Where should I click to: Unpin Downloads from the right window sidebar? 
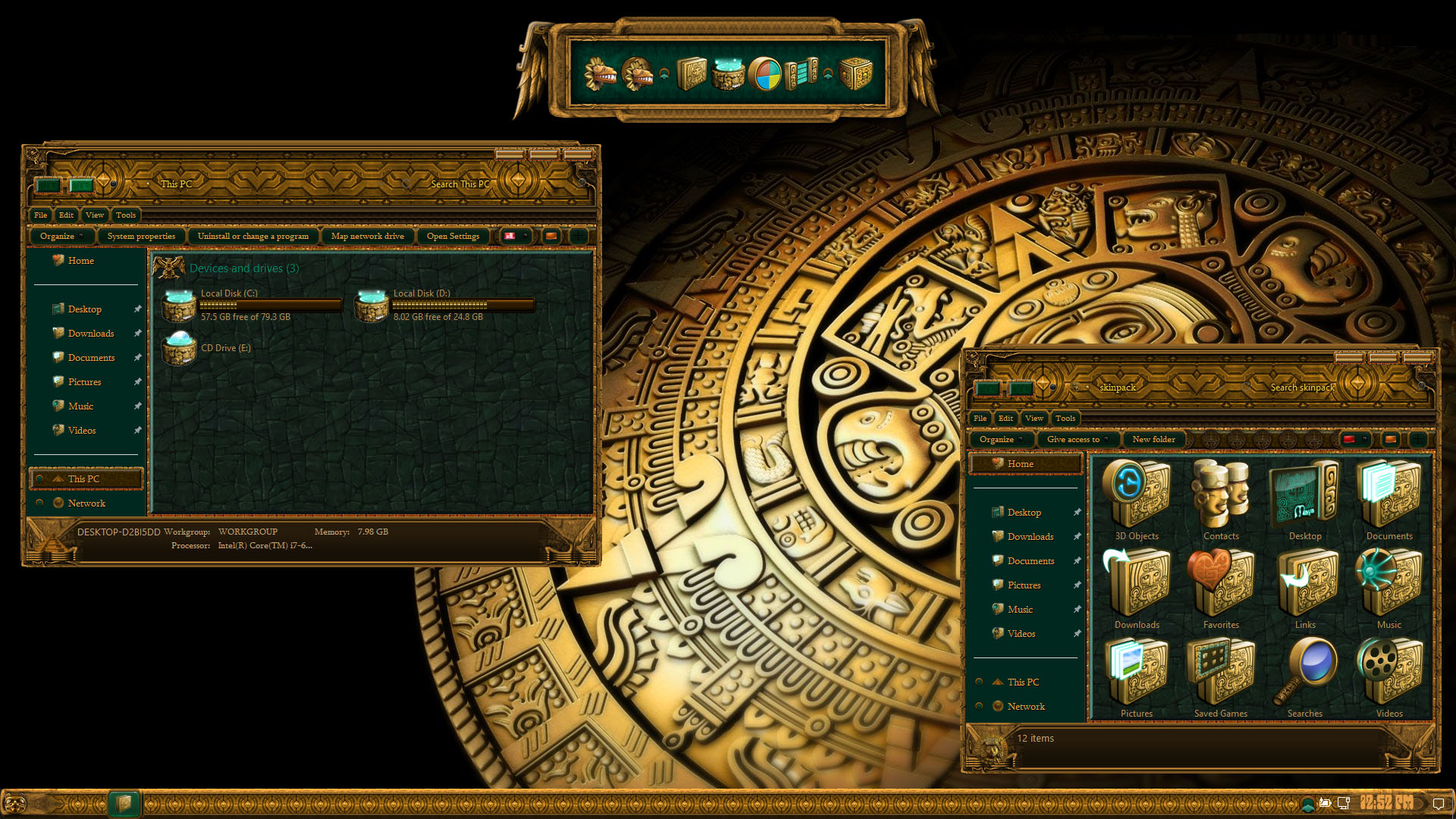pos(1078,536)
